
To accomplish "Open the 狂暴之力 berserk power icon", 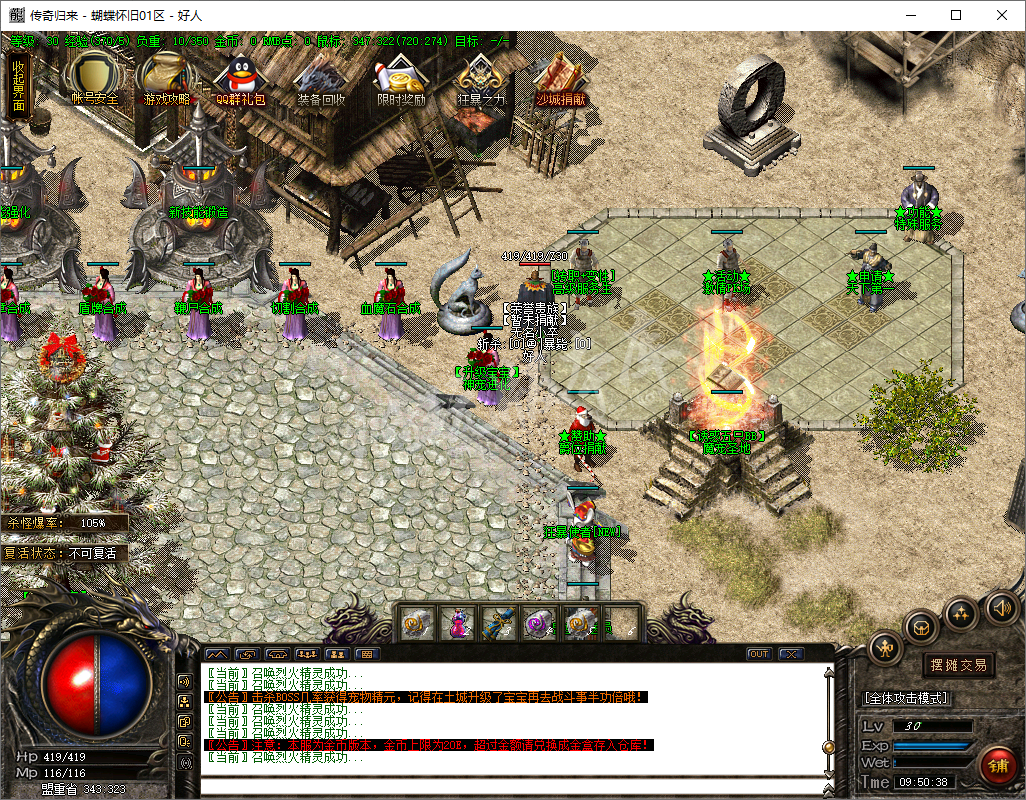I will click(x=481, y=78).
